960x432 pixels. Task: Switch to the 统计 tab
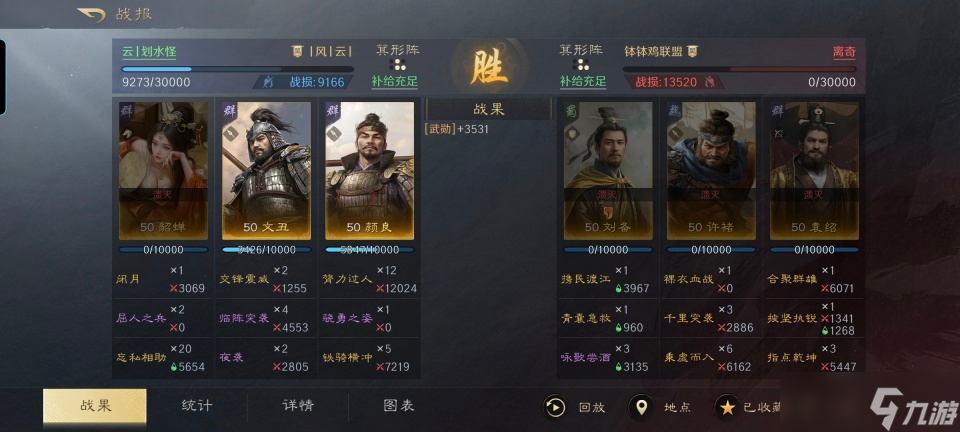(196, 405)
